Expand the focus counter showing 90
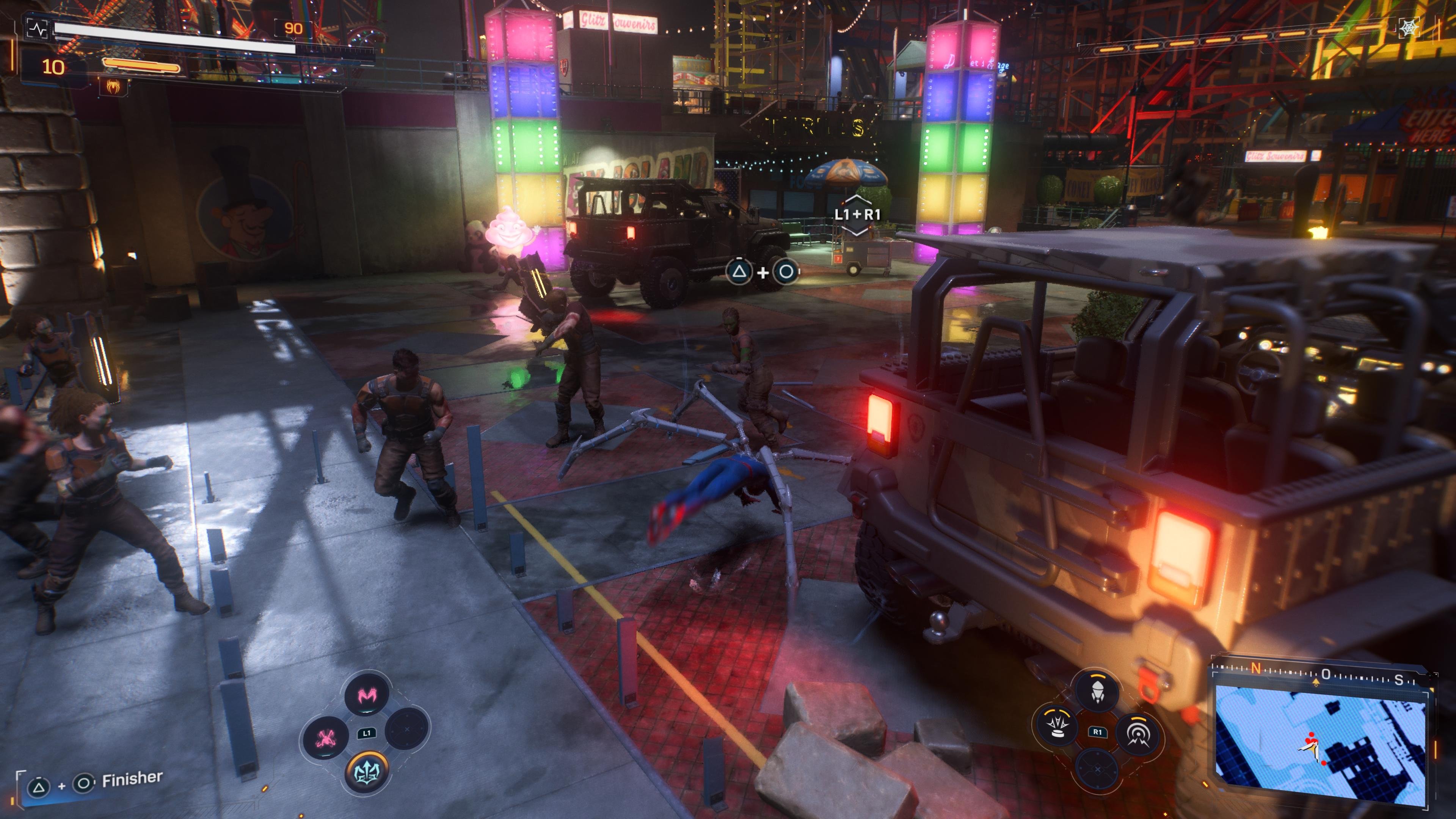Image resolution: width=1456 pixels, height=819 pixels. pyautogui.click(x=293, y=28)
